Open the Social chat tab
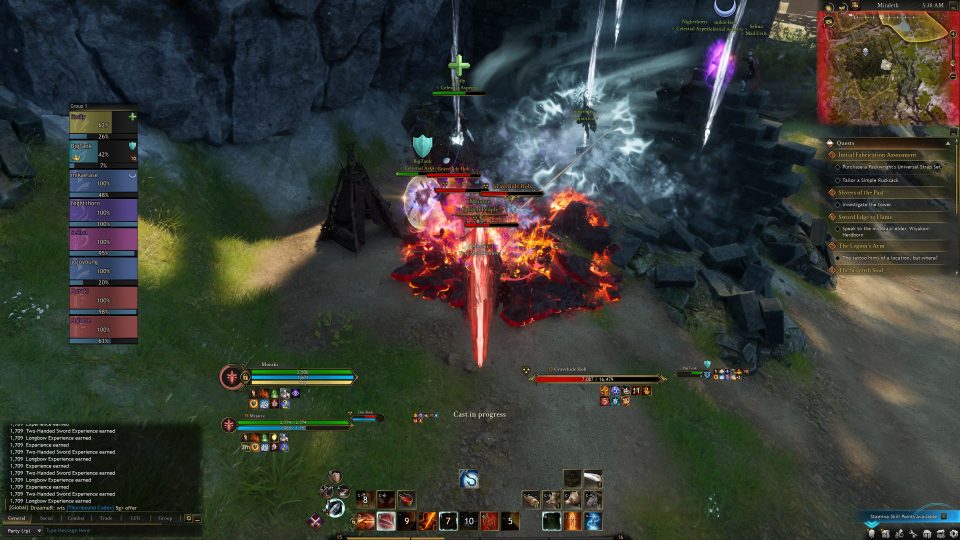Viewport: 960px width, 540px height. pyautogui.click(x=46, y=518)
